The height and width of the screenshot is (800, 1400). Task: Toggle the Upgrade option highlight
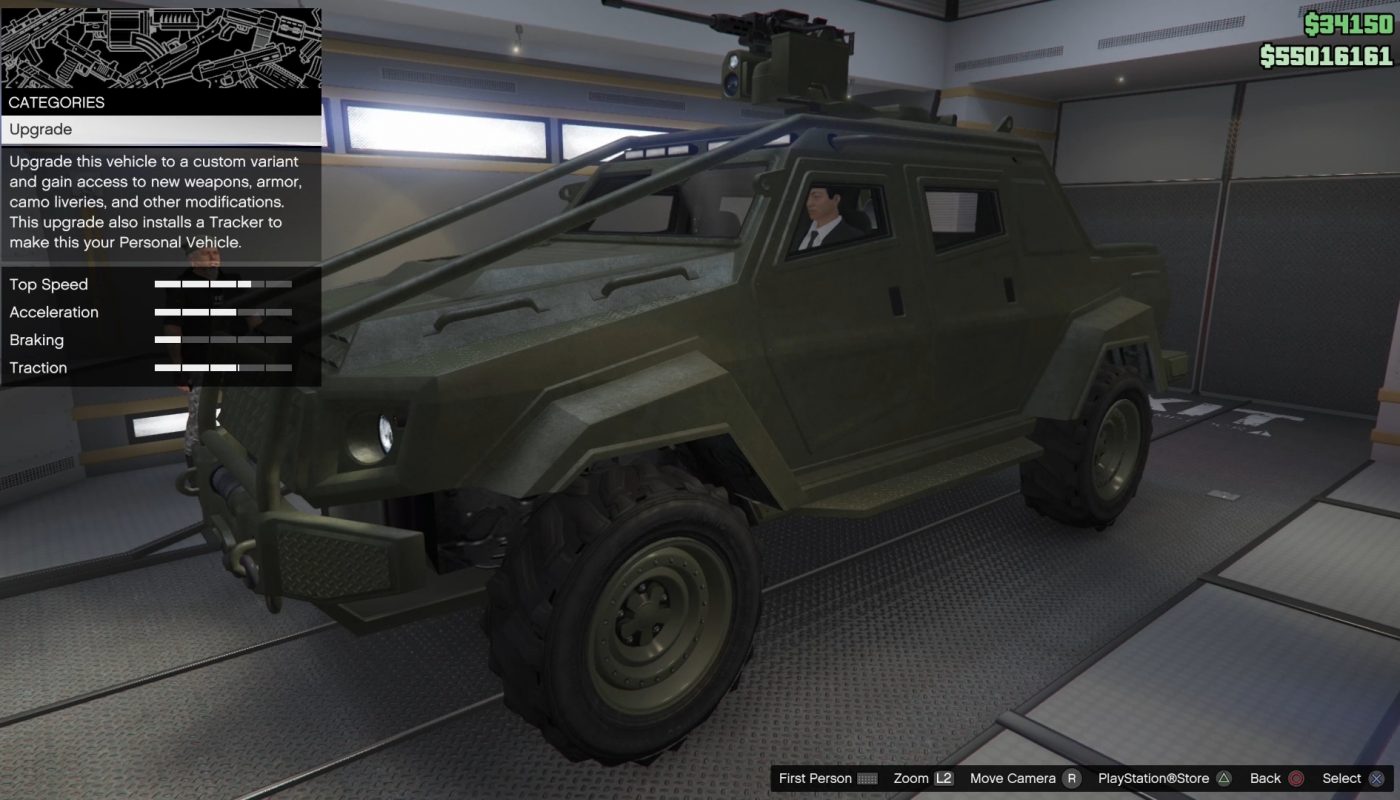(x=160, y=129)
